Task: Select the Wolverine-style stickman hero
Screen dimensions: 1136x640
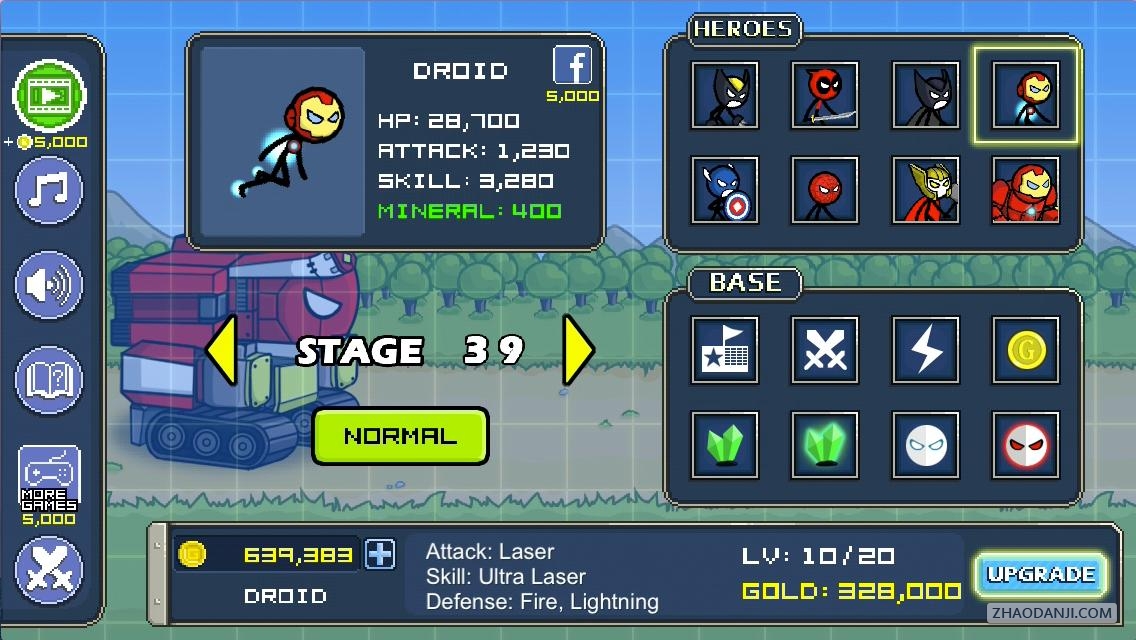Action: [724, 95]
